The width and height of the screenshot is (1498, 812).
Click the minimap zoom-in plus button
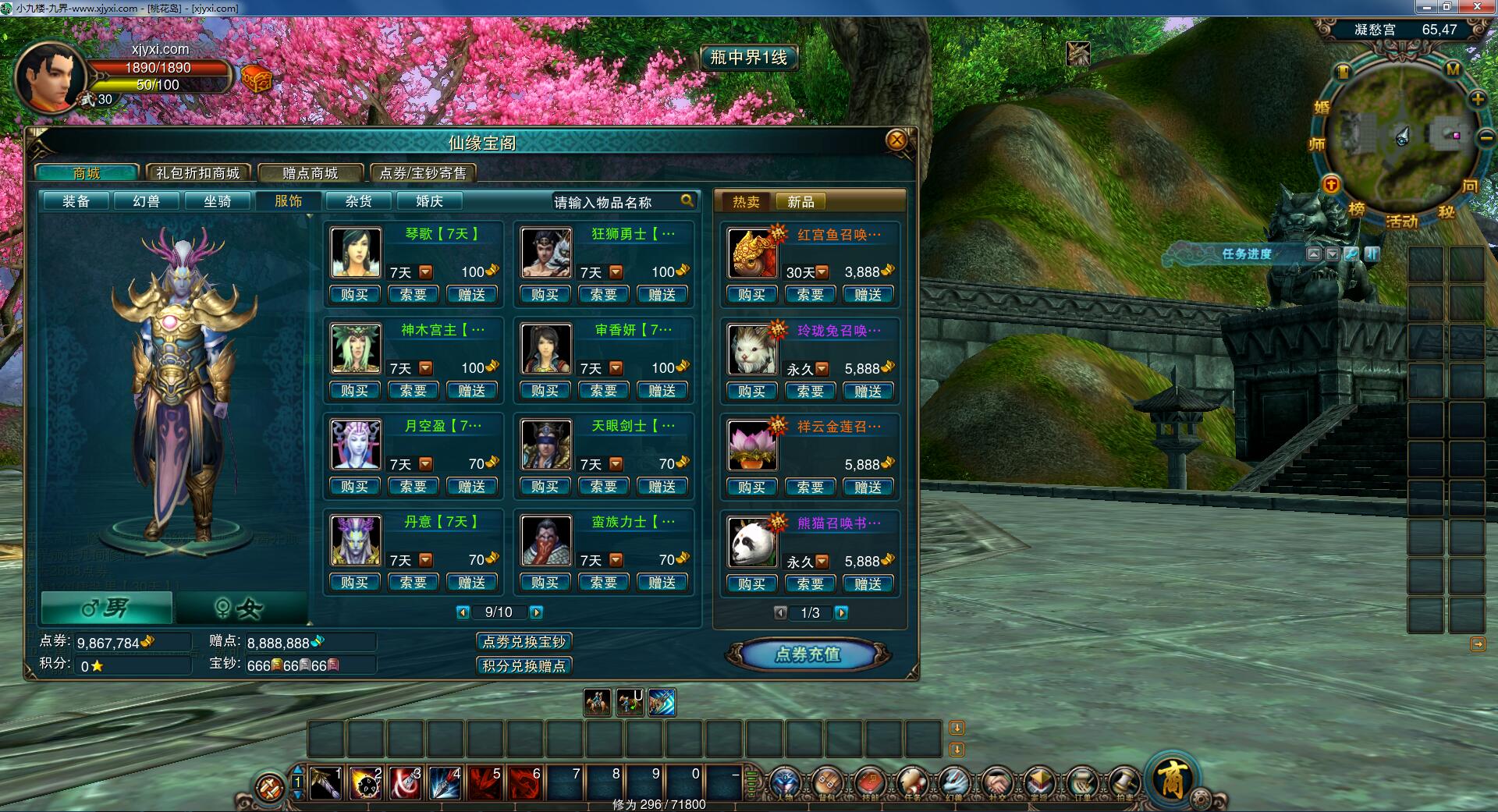coord(1478,99)
